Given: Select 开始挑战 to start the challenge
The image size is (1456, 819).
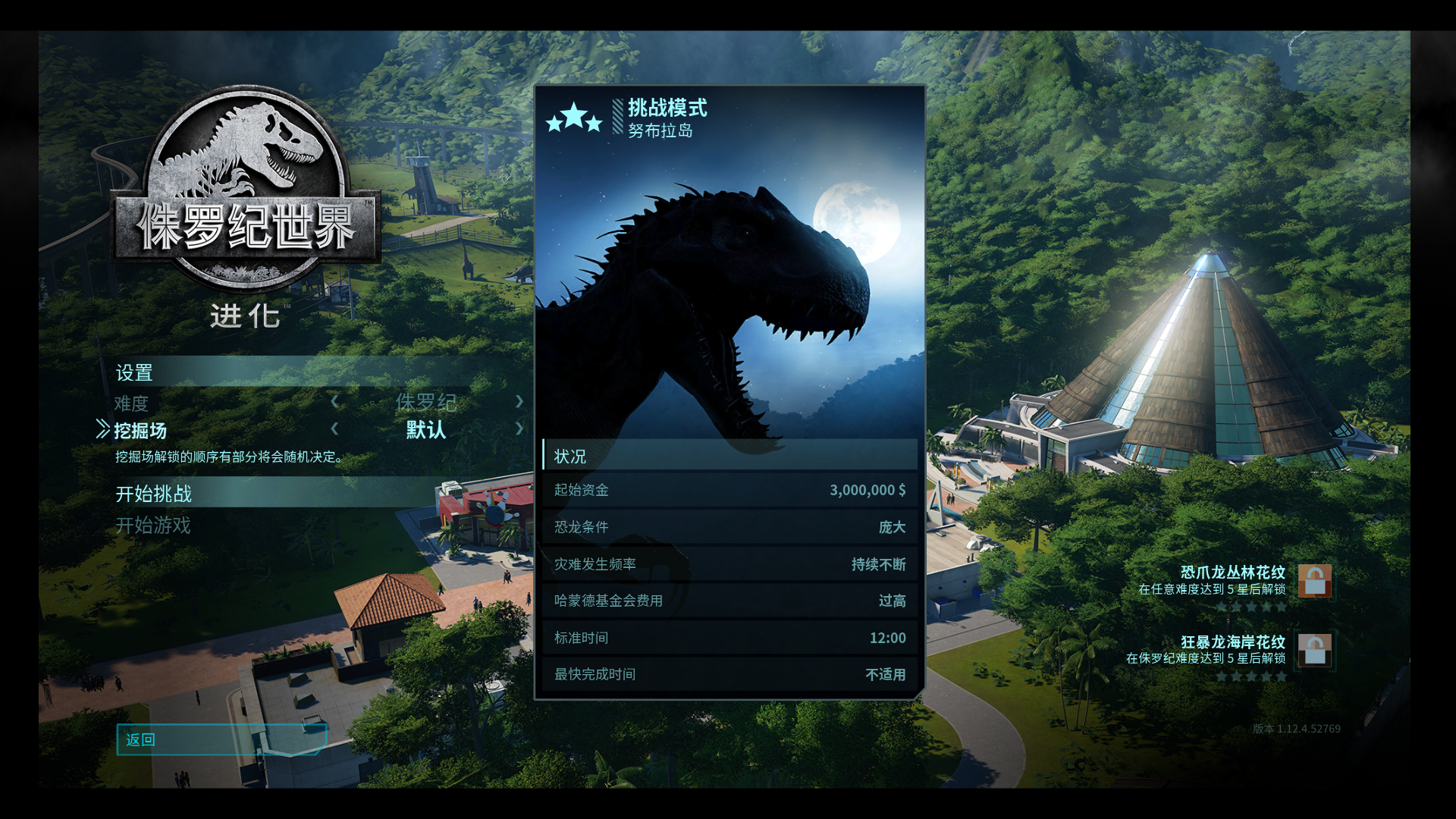Looking at the screenshot, I should point(154,494).
